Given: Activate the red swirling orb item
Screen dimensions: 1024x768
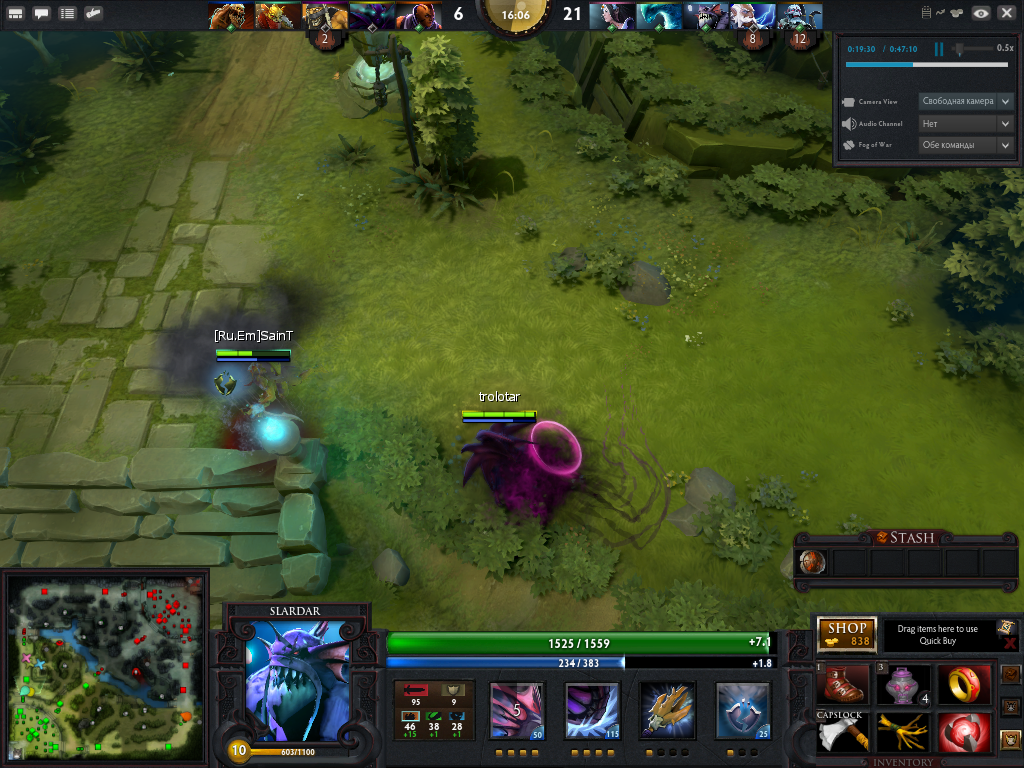Looking at the screenshot, I should click(x=964, y=733).
